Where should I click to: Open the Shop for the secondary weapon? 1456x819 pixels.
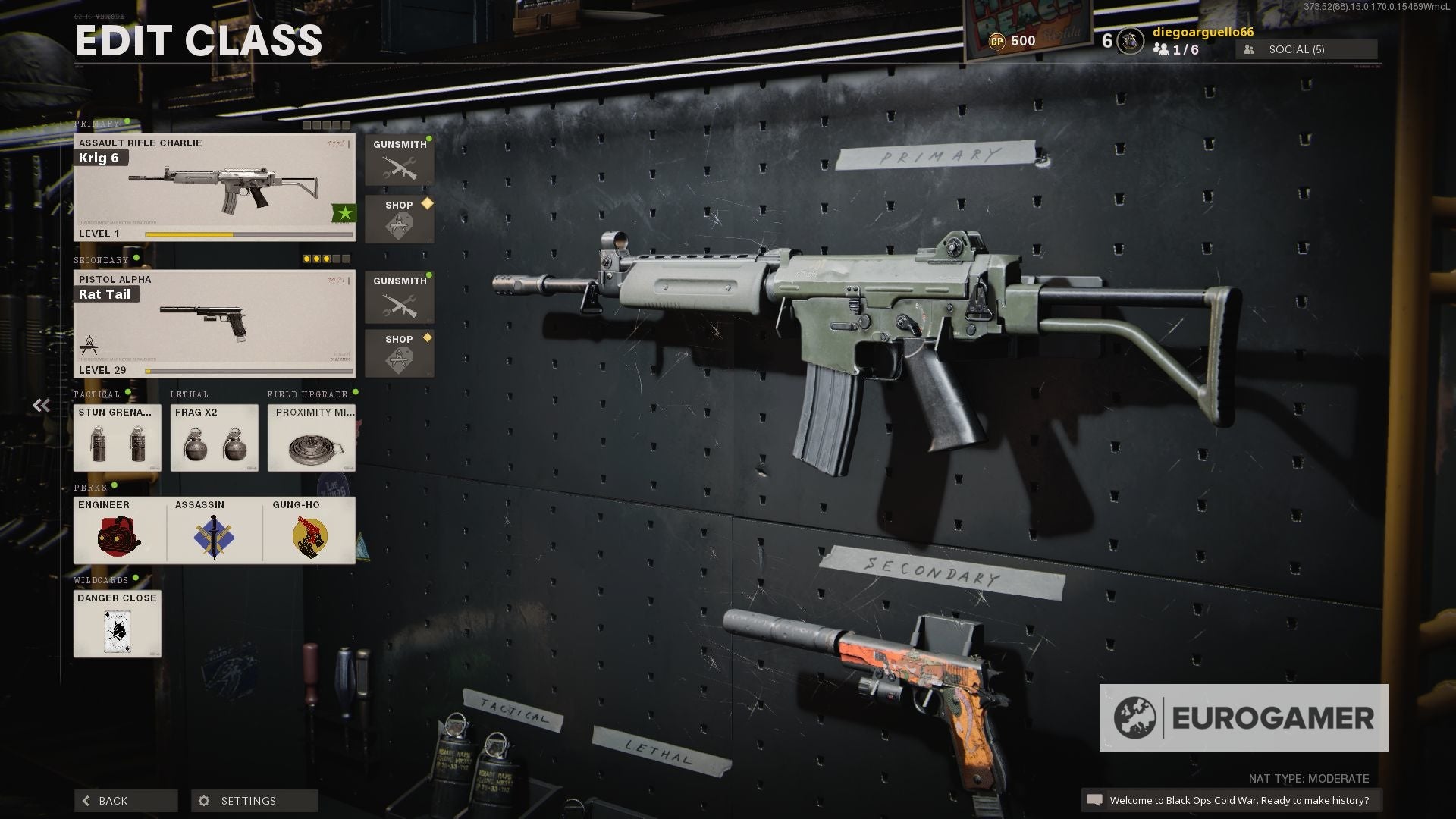tap(399, 353)
